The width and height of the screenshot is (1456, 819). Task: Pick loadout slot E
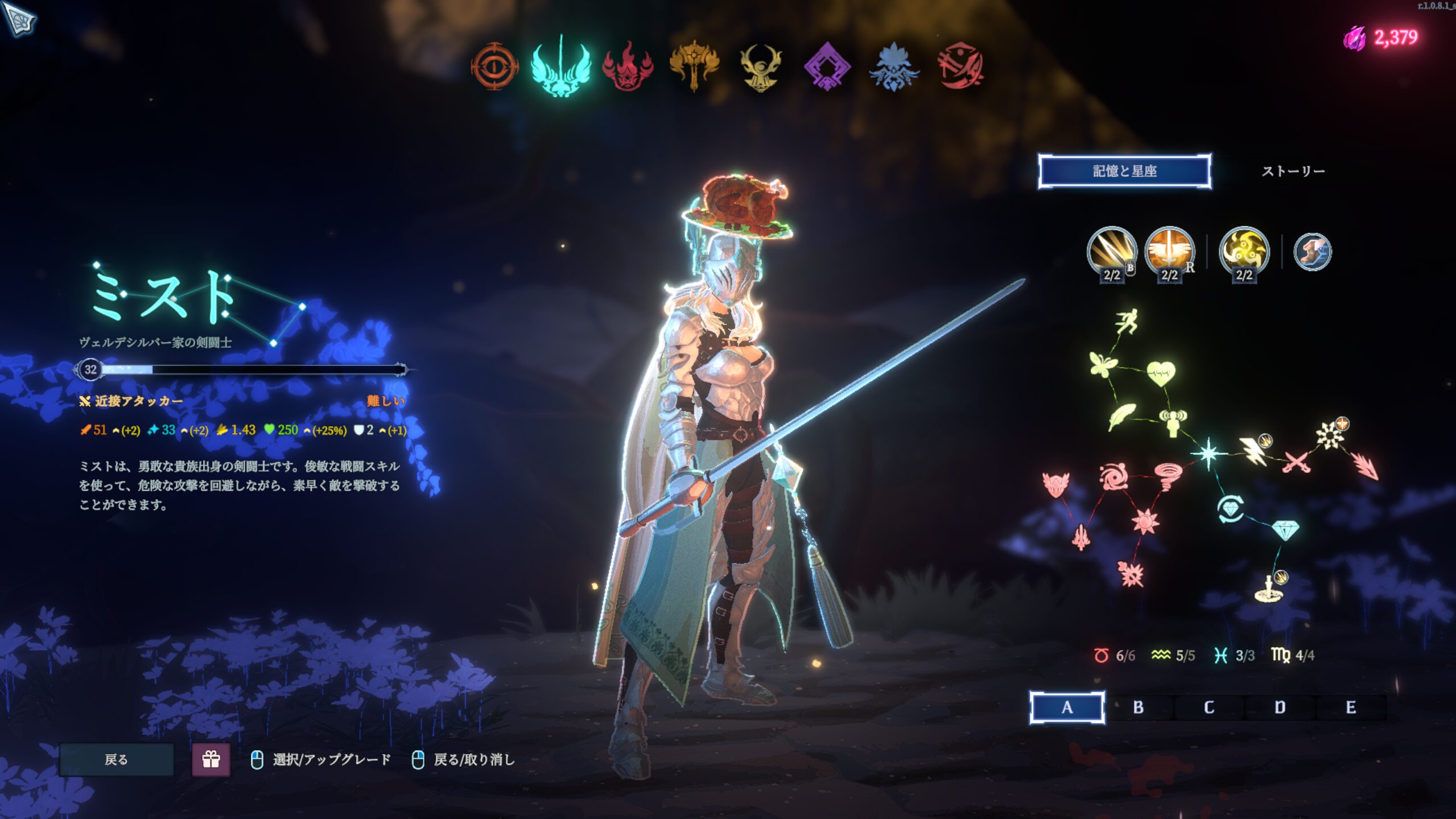pos(1351,707)
